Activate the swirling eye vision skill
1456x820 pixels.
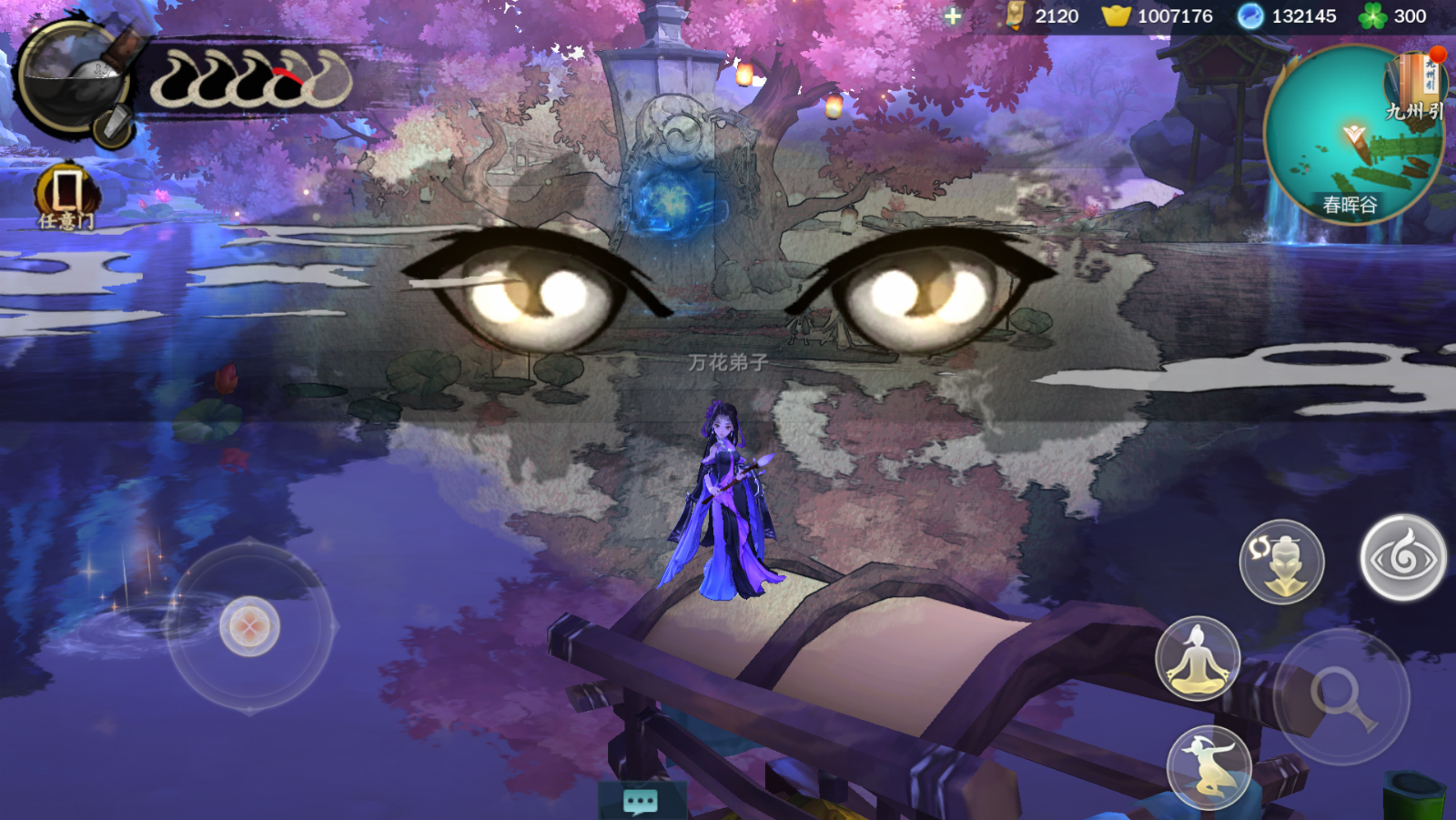point(1402,557)
